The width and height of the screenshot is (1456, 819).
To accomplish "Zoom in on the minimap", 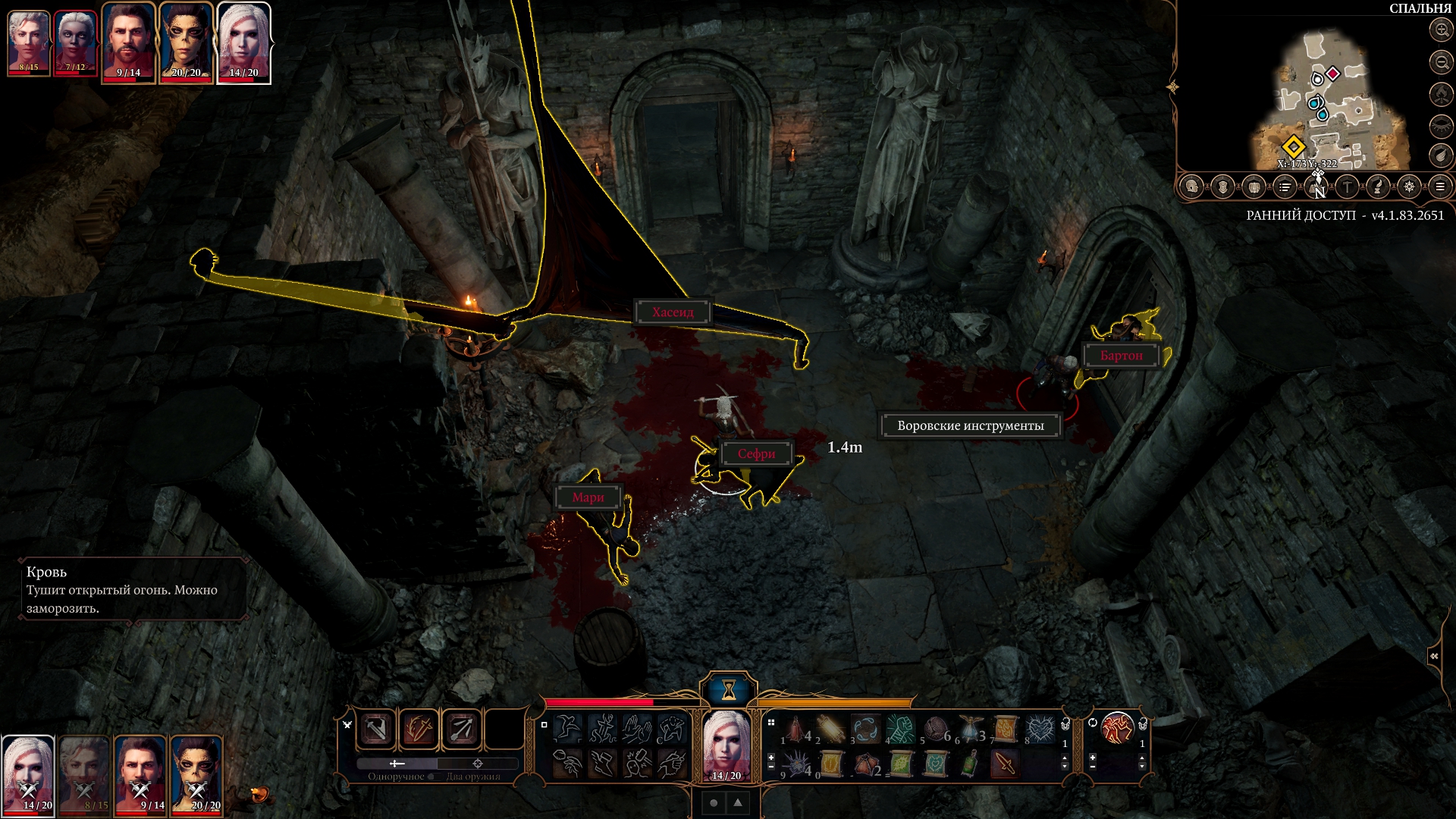I will coord(1441,30).
